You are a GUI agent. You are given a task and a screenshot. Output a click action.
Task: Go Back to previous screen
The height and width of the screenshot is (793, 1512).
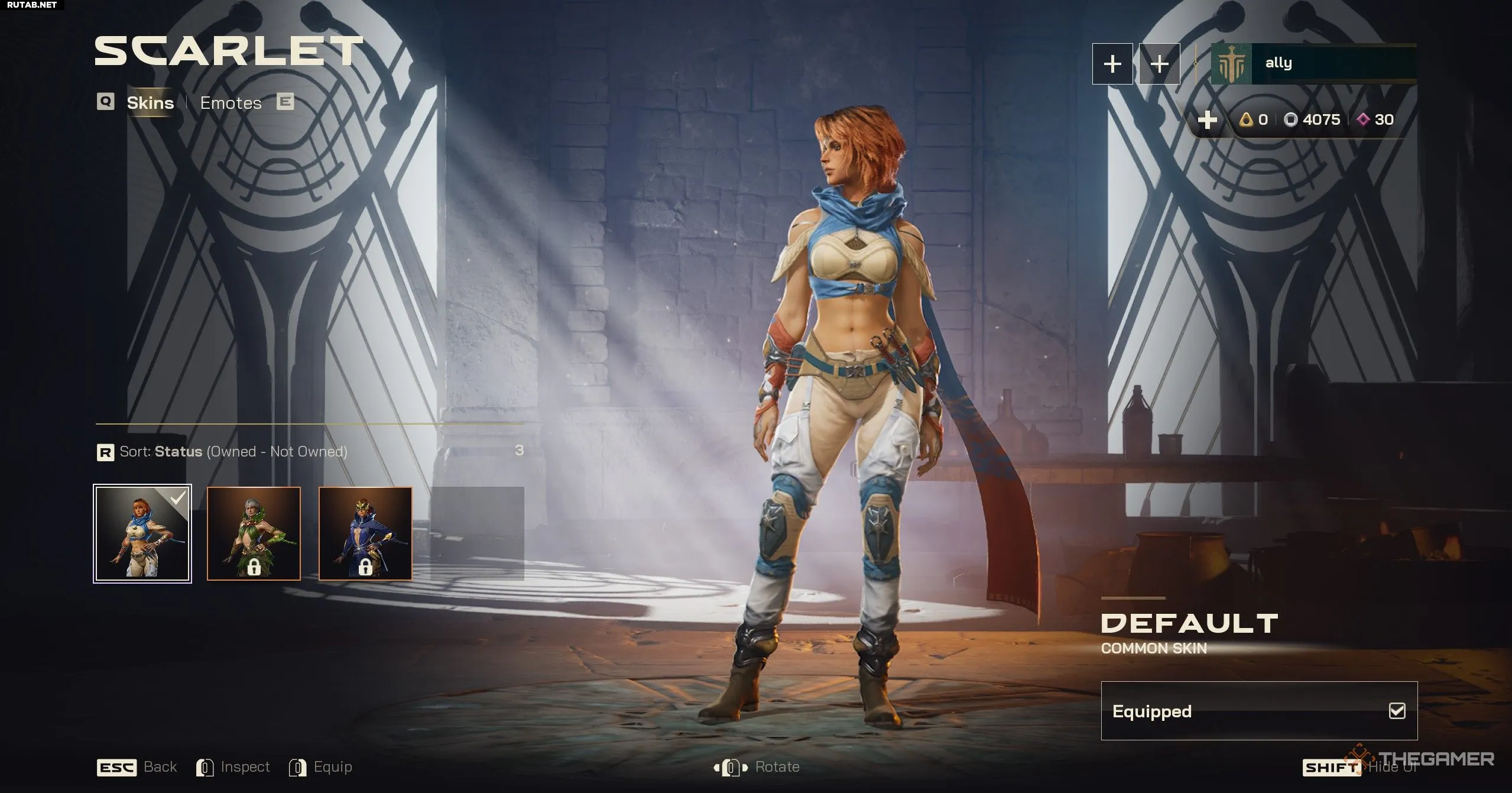(137, 767)
